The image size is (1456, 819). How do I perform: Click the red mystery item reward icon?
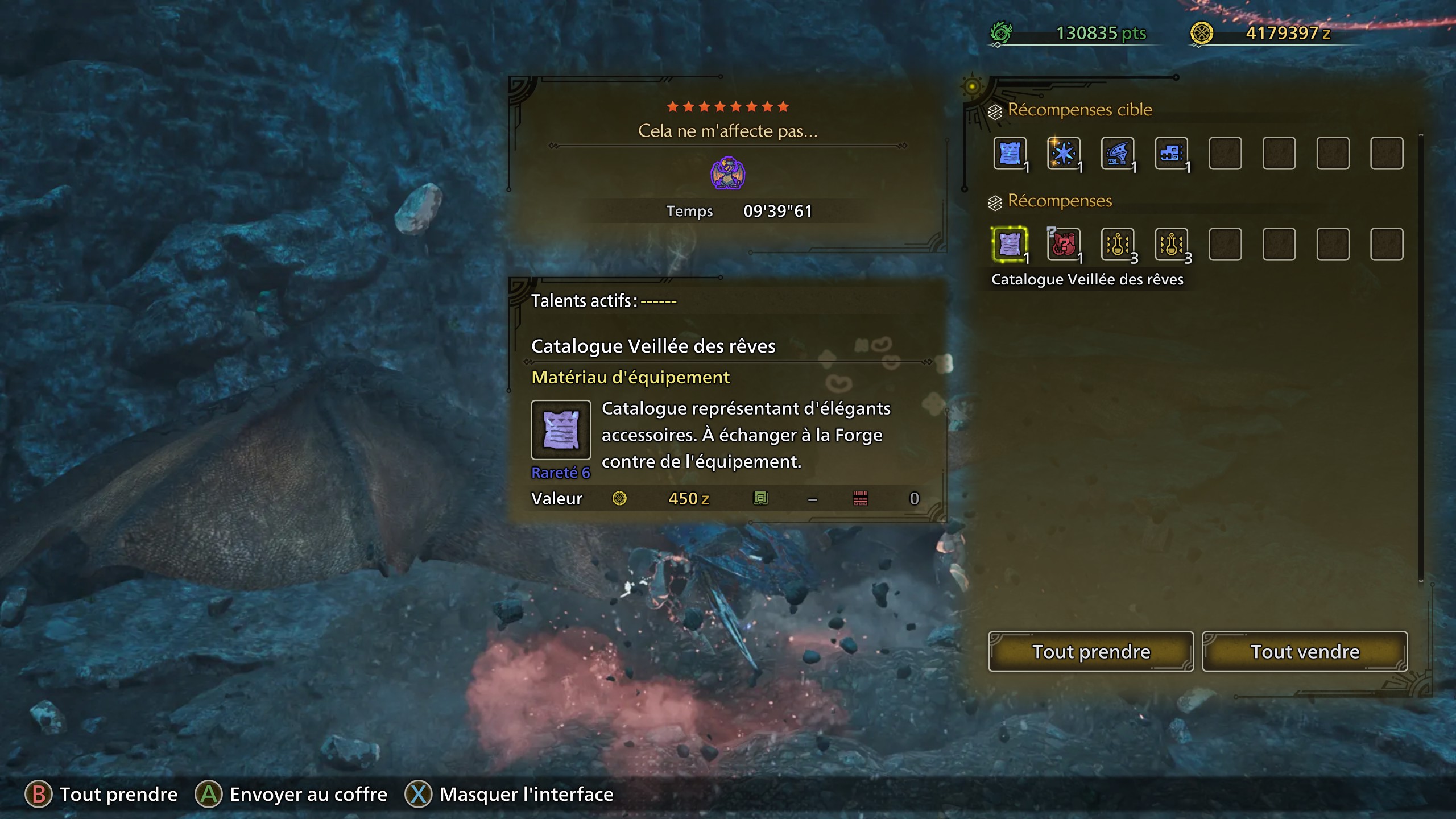click(1064, 245)
